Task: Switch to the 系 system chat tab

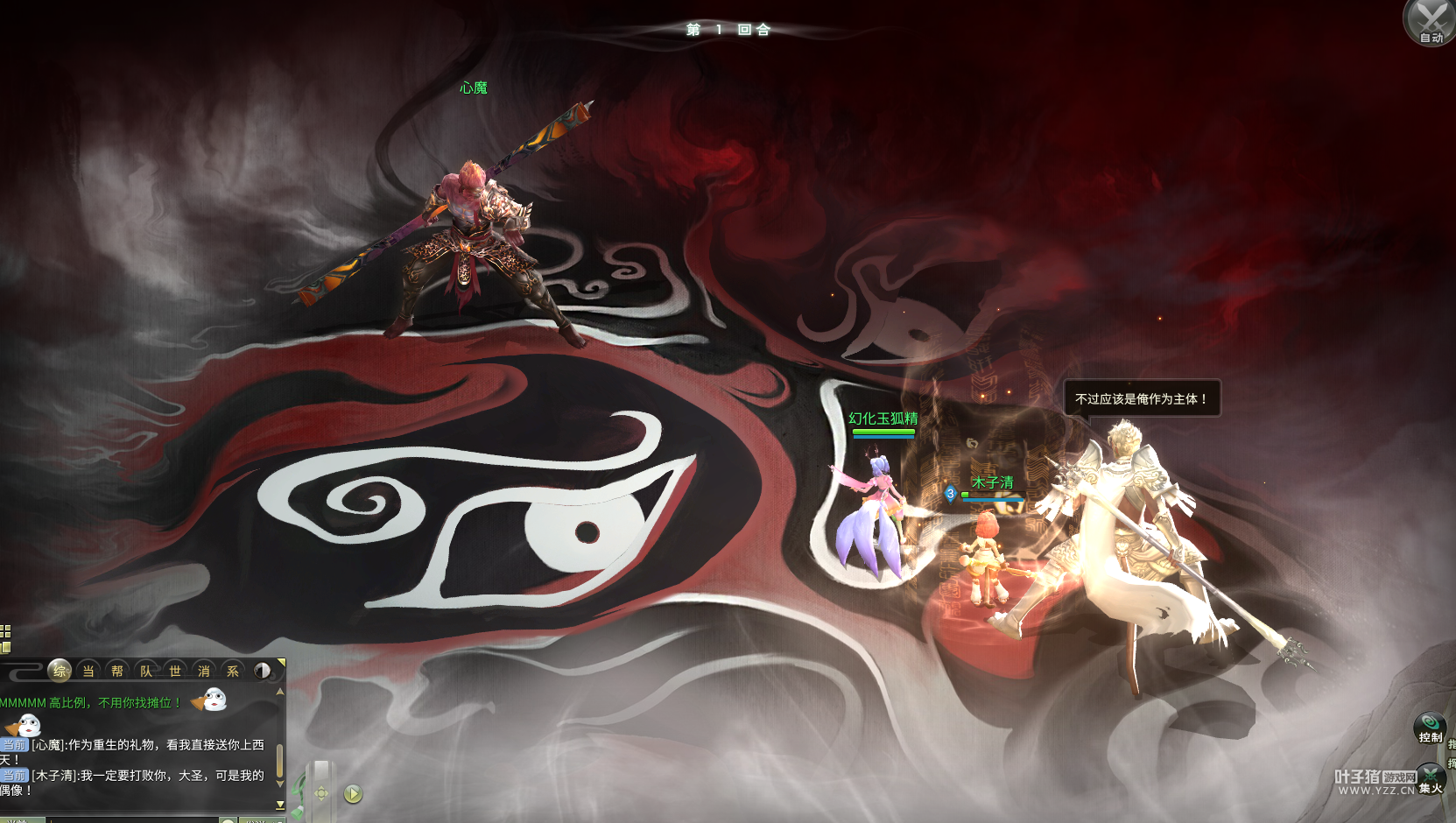Action: click(233, 671)
